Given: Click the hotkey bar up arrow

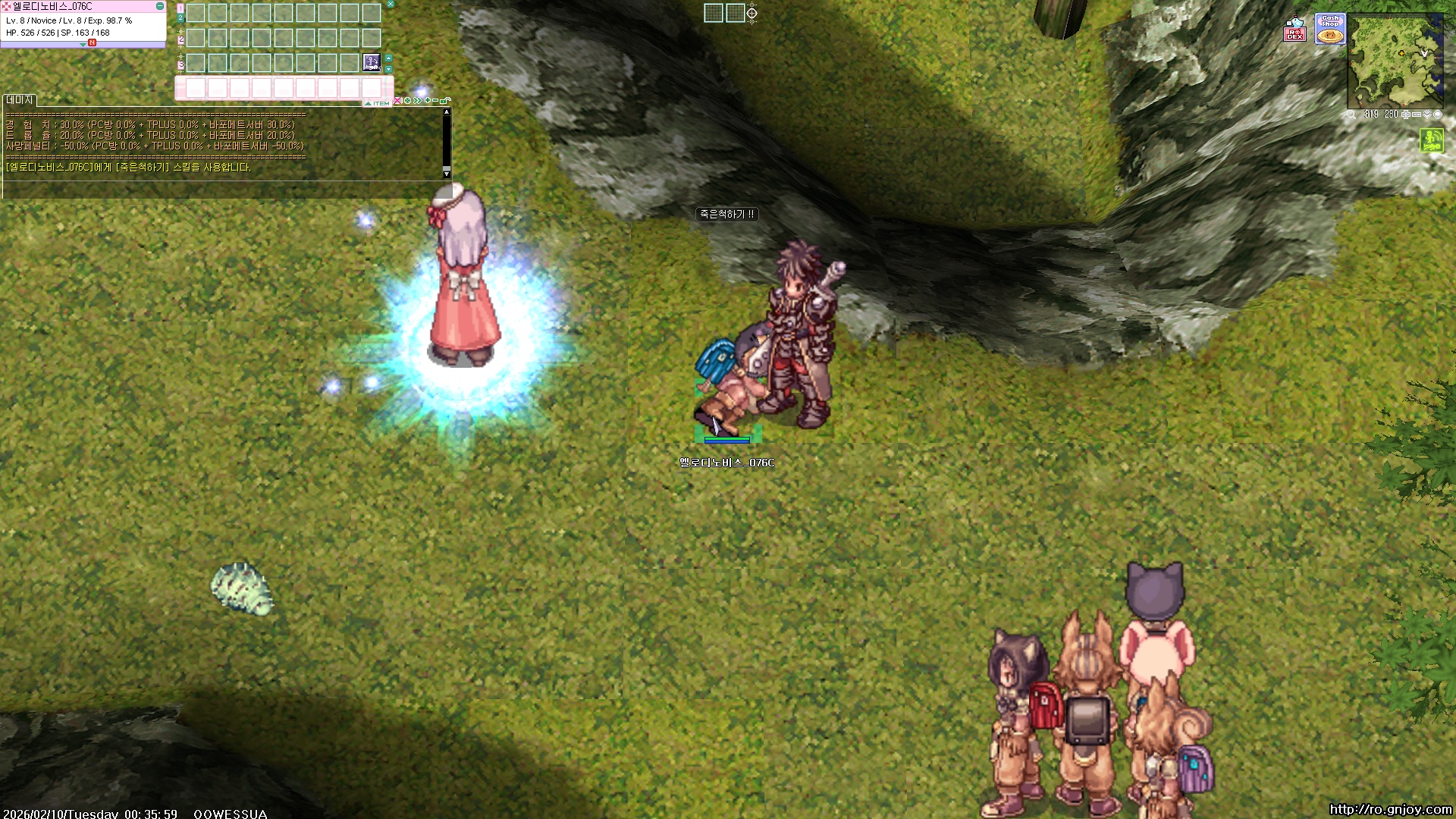Looking at the screenshot, I should tap(389, 58).
